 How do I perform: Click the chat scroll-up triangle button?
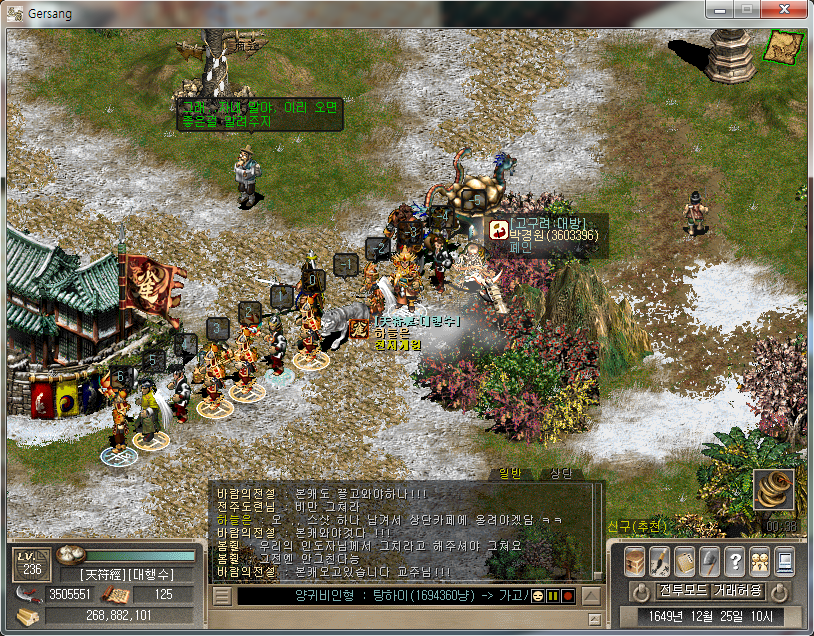pyautogui.click(x=592, y=597)
